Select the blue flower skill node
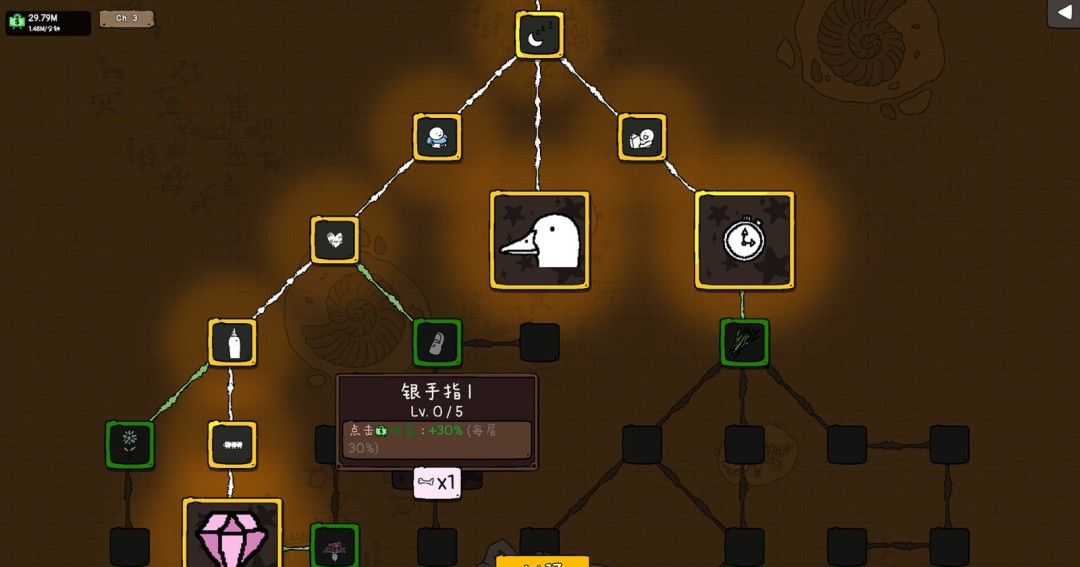1080x567 pixels. pos(130,445)
